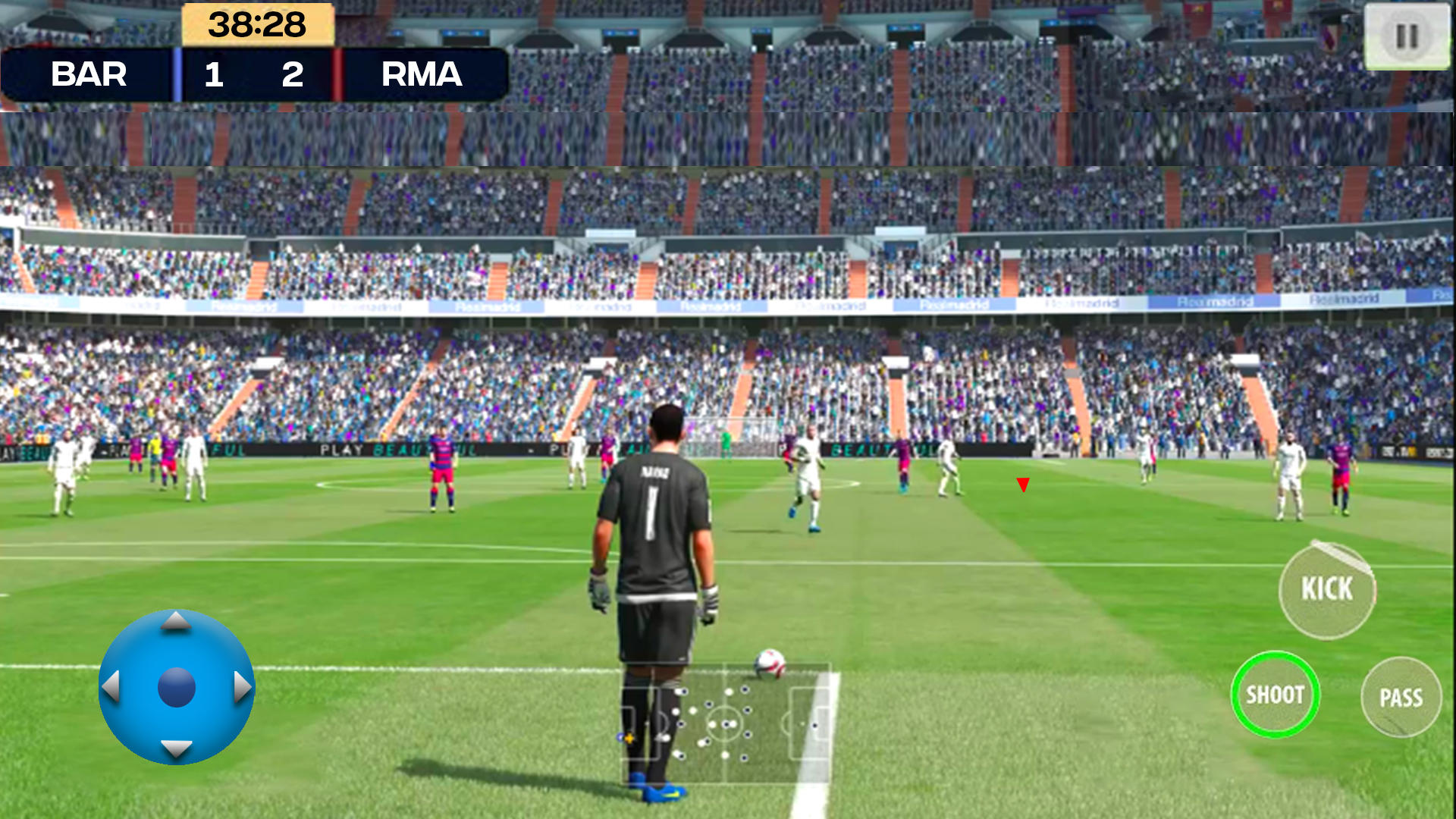Tap the joystick's center knob
This screenshot has width=1456, height=819.
(177, 687)
